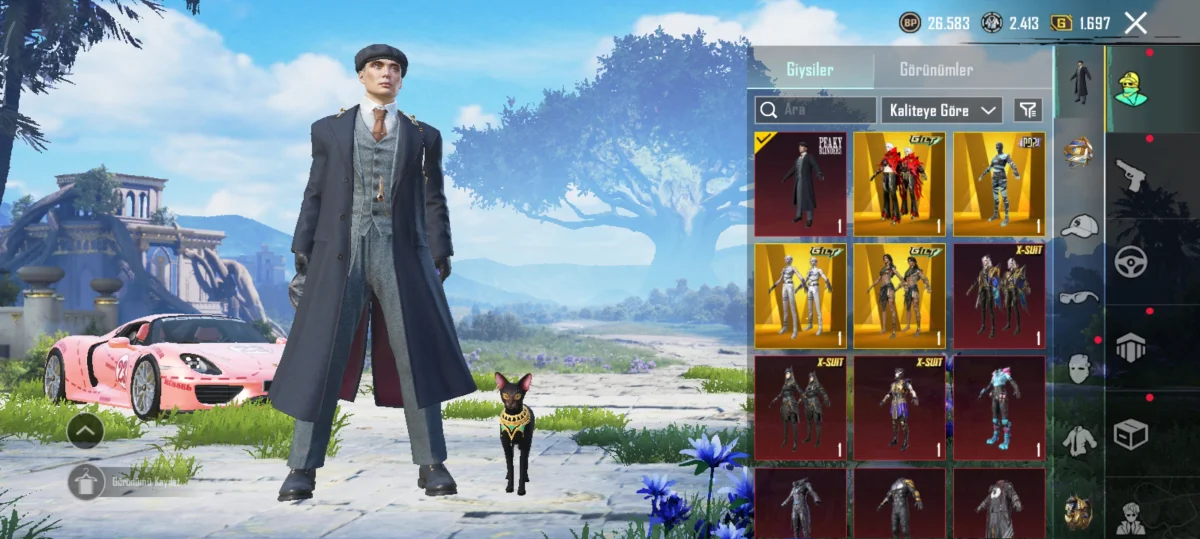The width and height of the screenshot is (1200, 539).
Task: Pick the white silver Glory outfit set
Action: point(800,296)
